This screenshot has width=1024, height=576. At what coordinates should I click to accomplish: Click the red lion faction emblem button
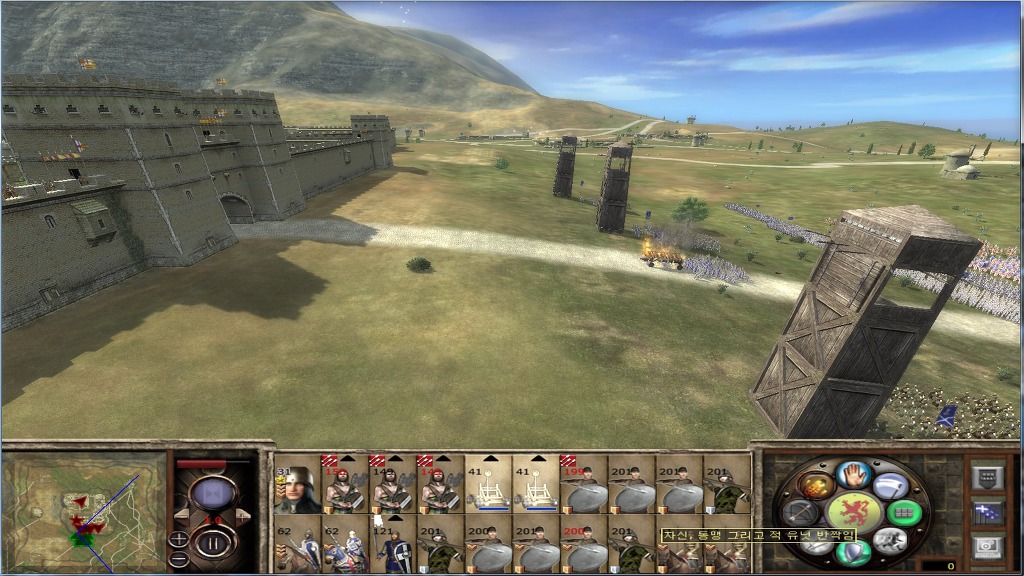click(853, 511)
